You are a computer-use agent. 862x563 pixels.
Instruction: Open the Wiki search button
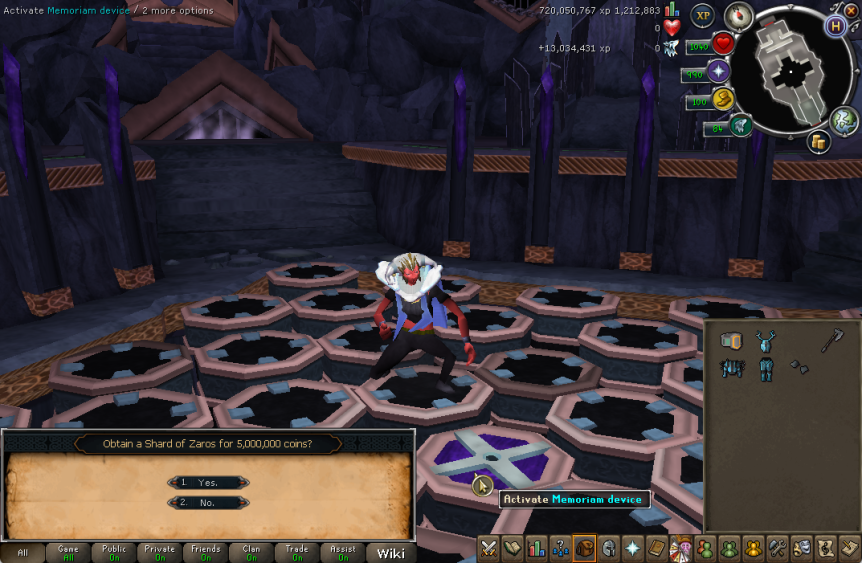(390, 553)
